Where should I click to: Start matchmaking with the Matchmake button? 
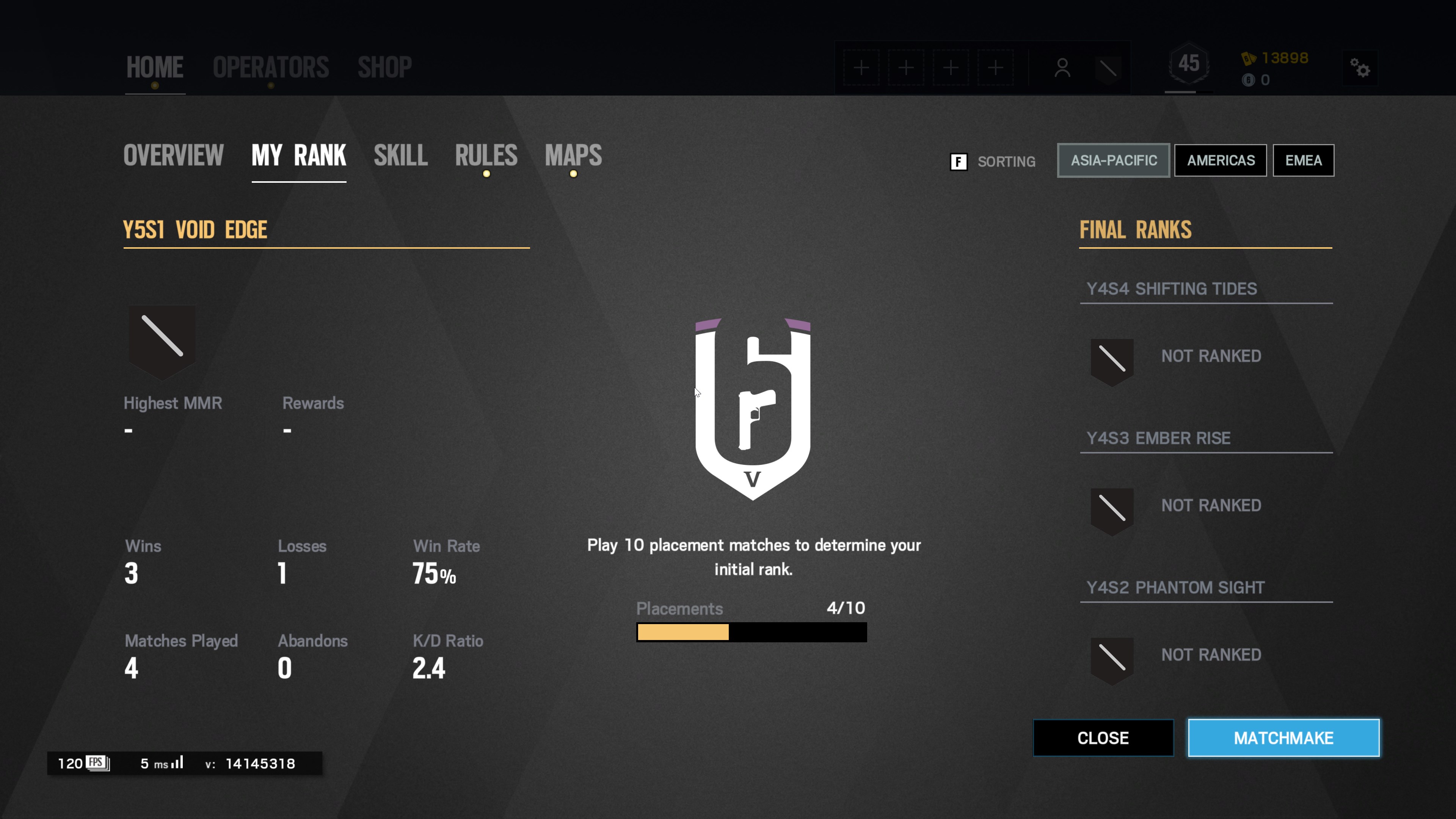[x=1283, y=737]
